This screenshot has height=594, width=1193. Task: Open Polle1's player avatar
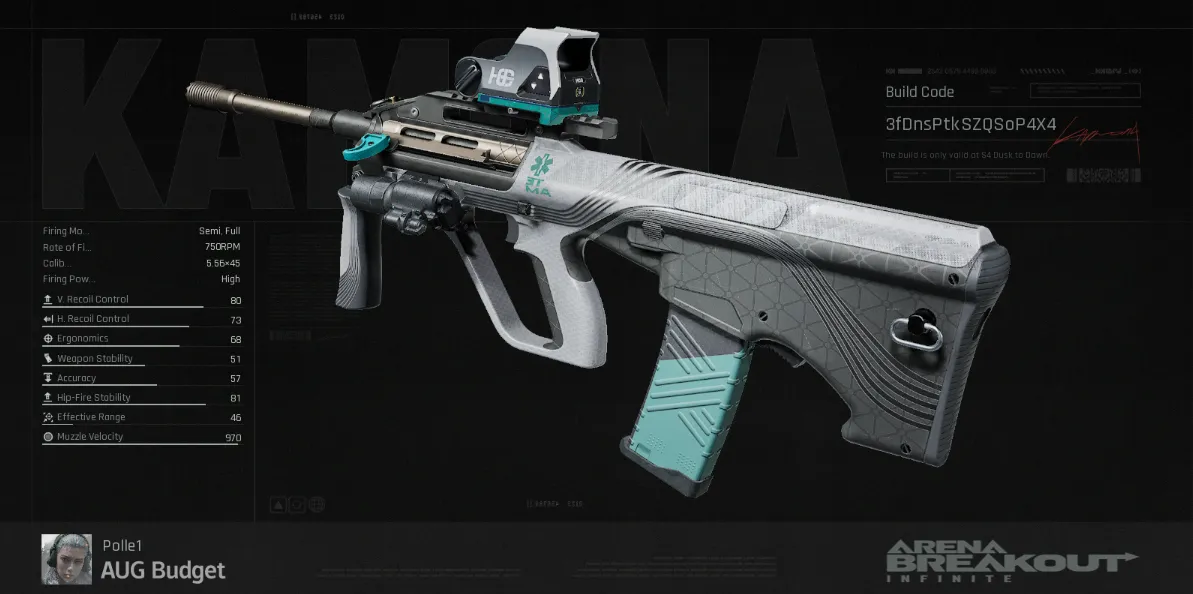(x=66, y=559)
